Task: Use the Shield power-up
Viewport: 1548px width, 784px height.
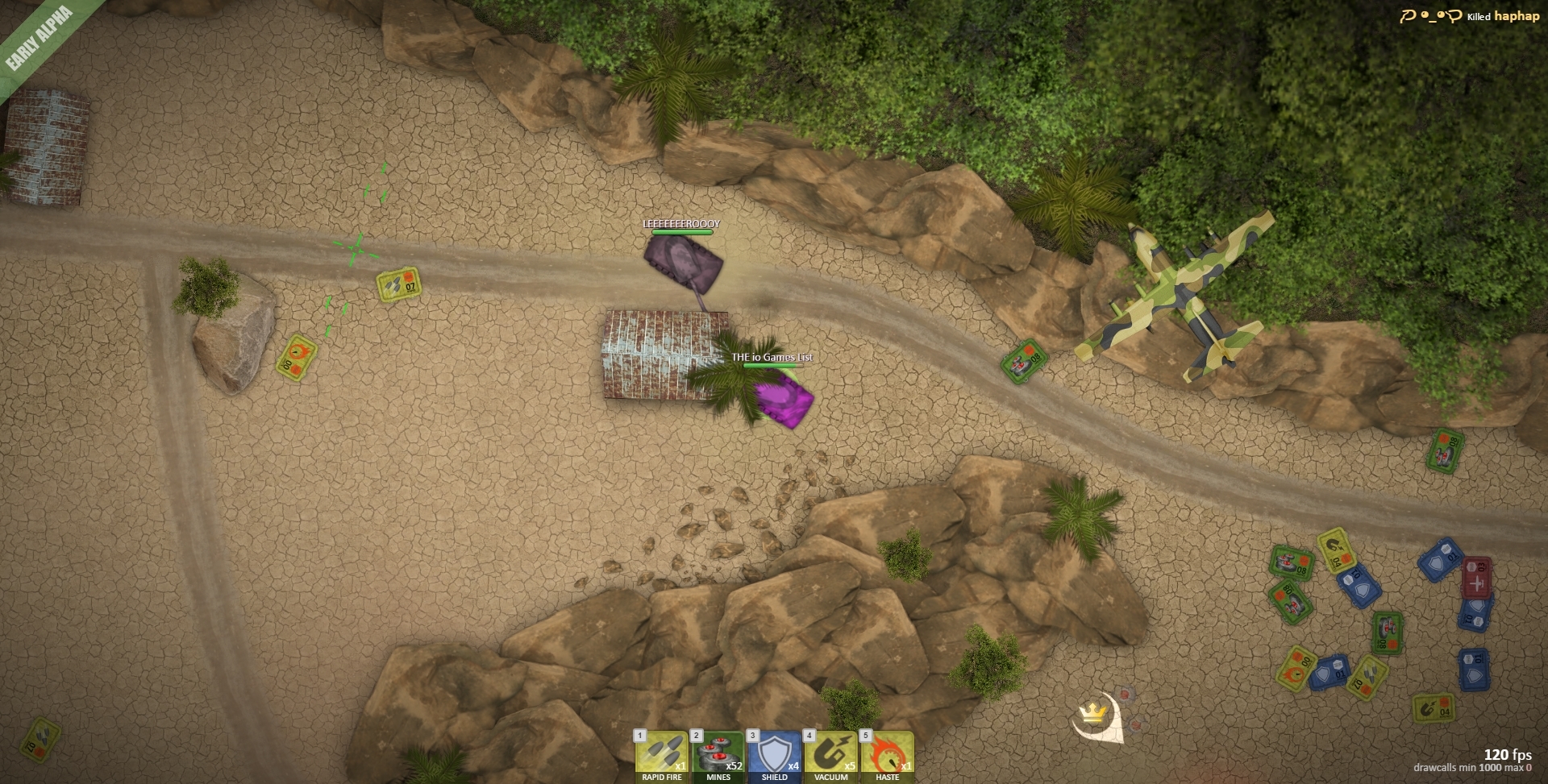Action: point(775,756)
